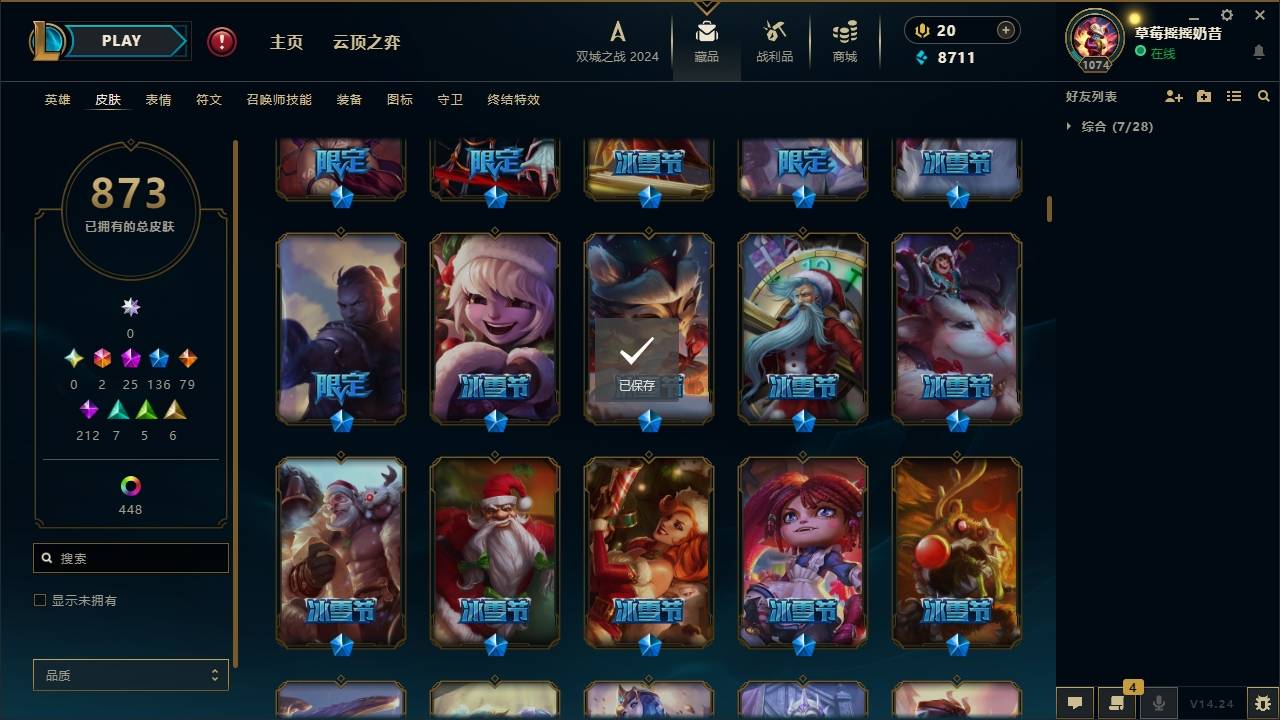Click the add friend icon
Screen dimensions: 1280x720
pyautogui.click(x=1174, y=96)
